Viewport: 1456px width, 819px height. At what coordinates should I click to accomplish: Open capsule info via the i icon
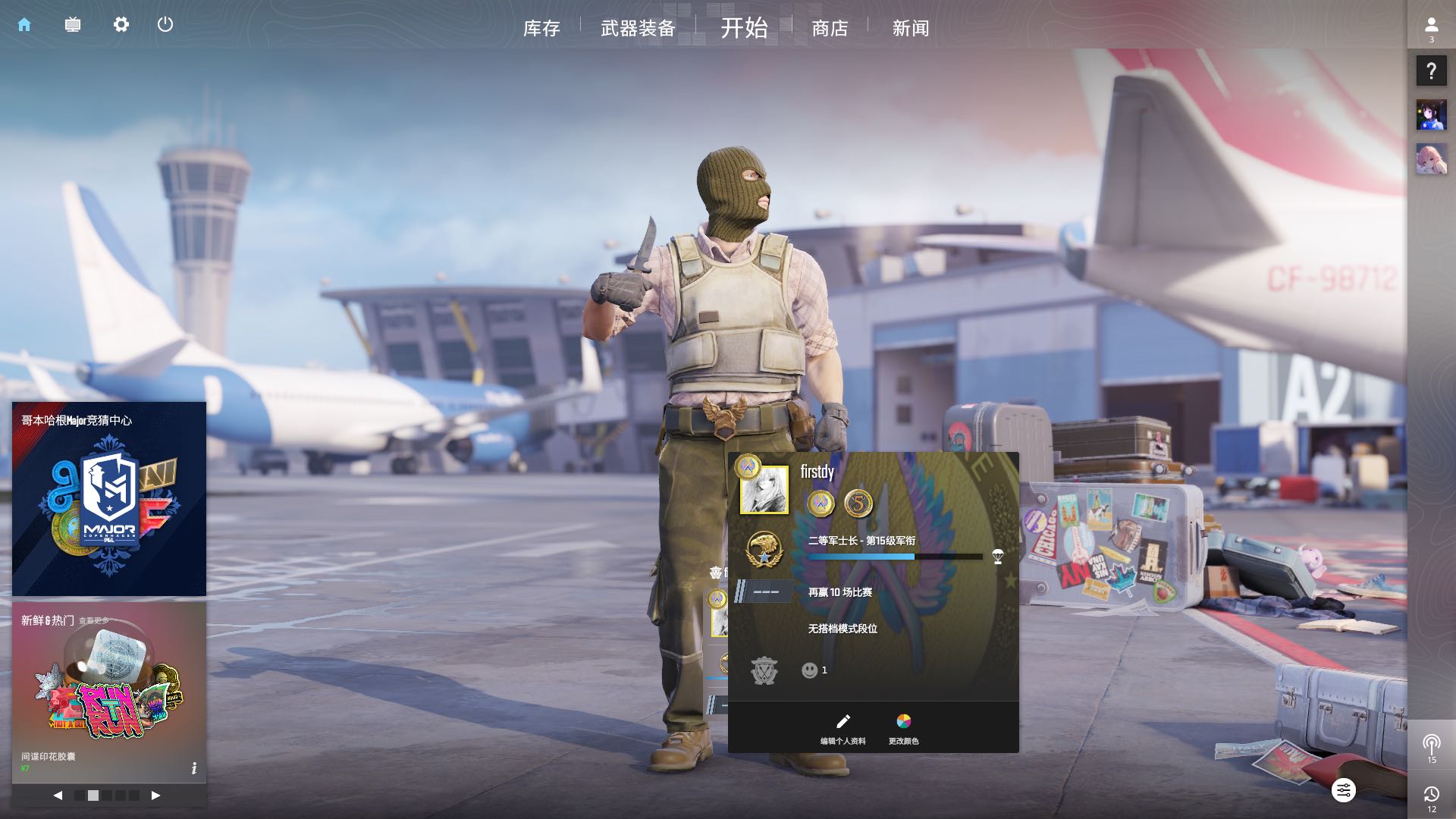coord(194,768)
